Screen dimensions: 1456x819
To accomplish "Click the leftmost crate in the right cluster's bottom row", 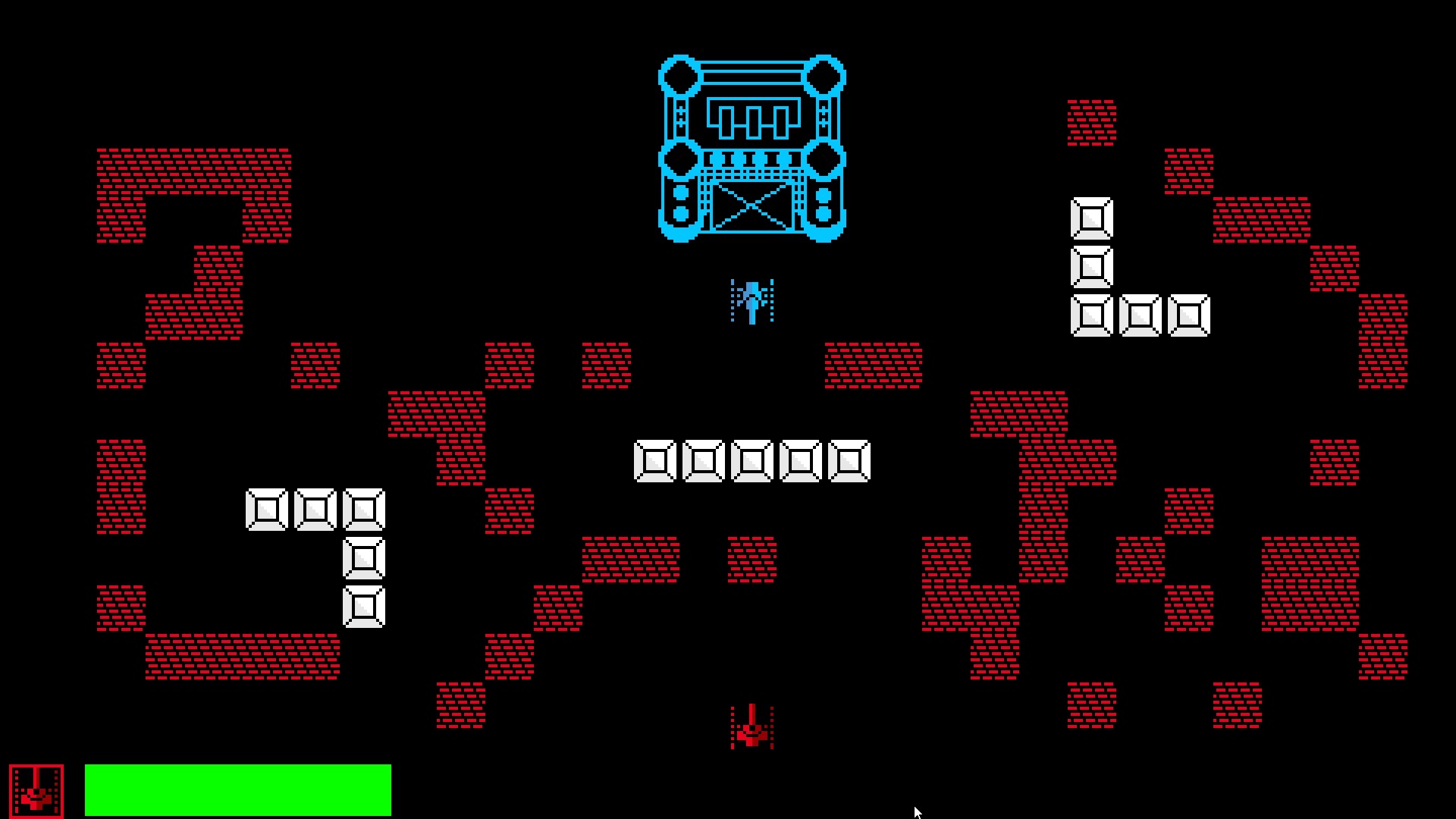I will (1090, 315).
